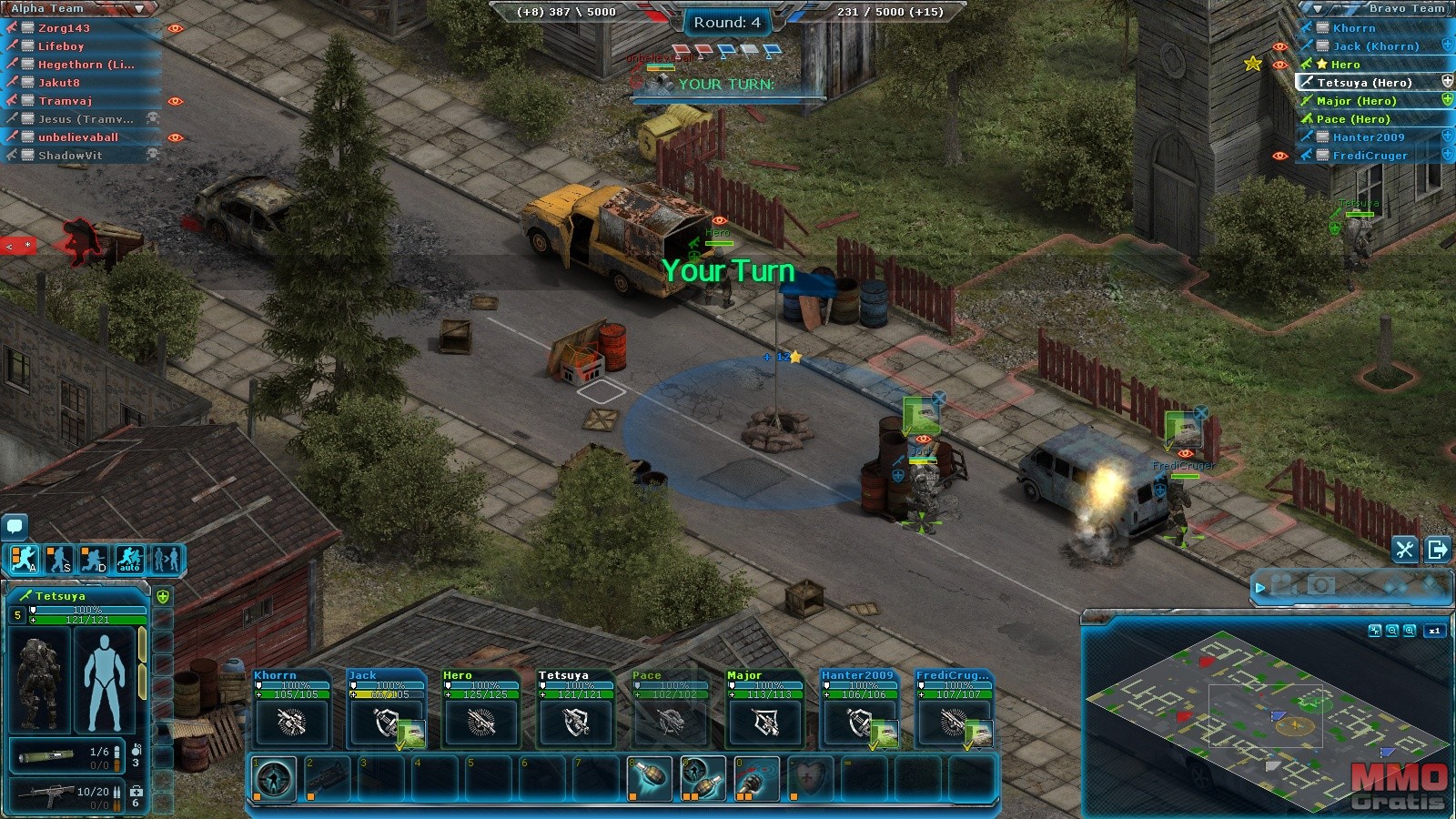Open the chat bubble button
Screen dimensions: 1456x819
tap(15, 525)
